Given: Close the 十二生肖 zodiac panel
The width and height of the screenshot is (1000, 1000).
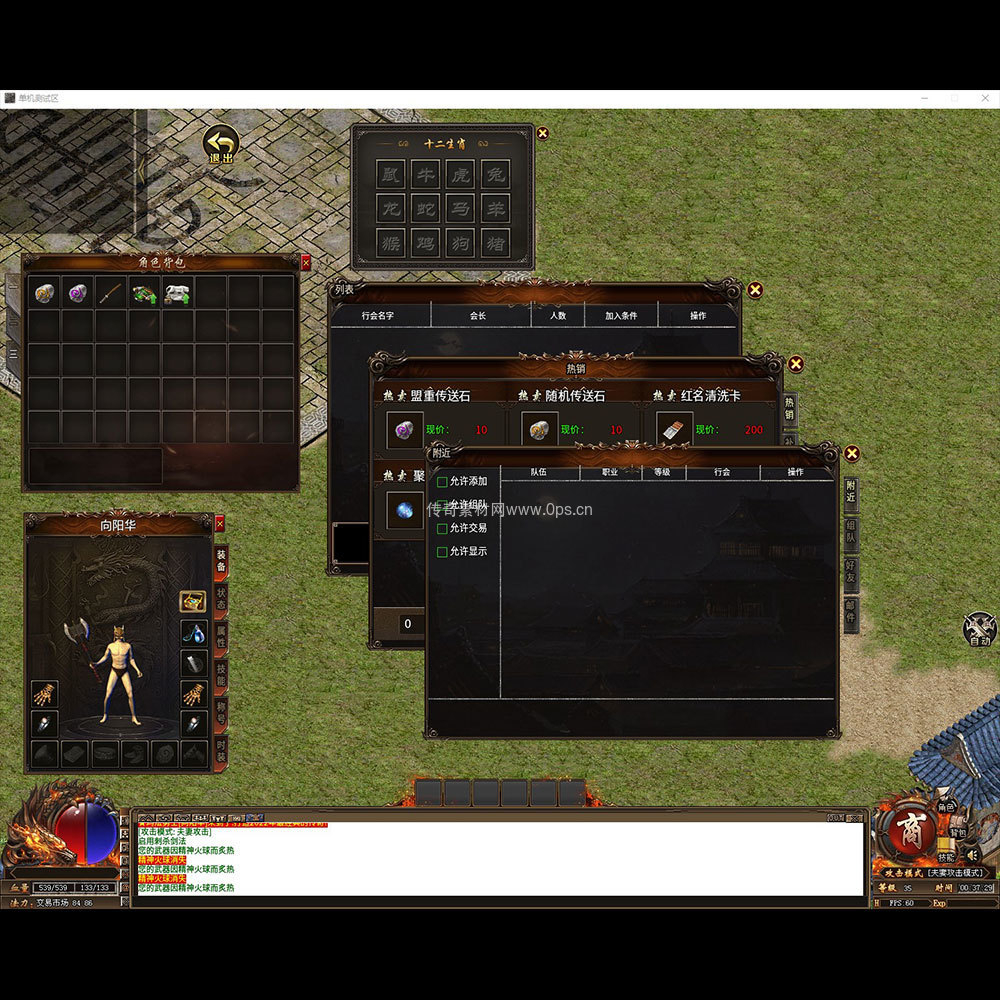Looking at the screenshot, I should click(543, 133).
